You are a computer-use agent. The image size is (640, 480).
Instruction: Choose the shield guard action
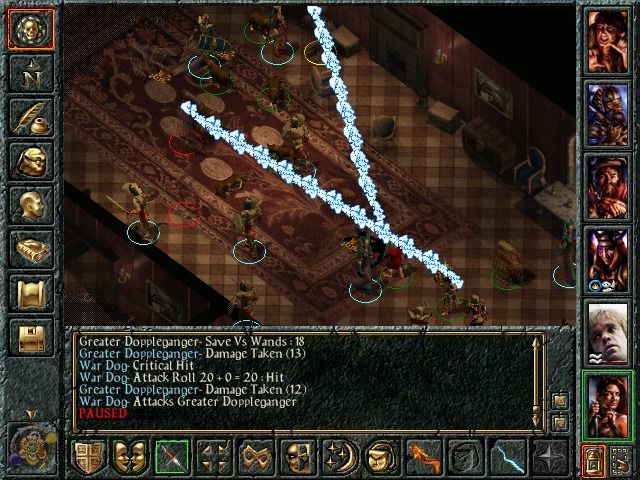(88, 458)
